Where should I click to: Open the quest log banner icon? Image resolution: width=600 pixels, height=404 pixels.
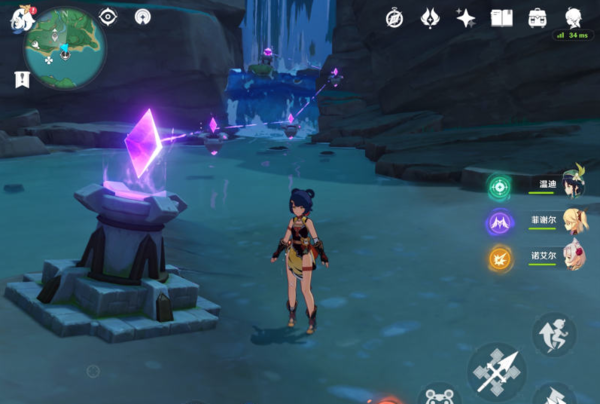(20, 78)
